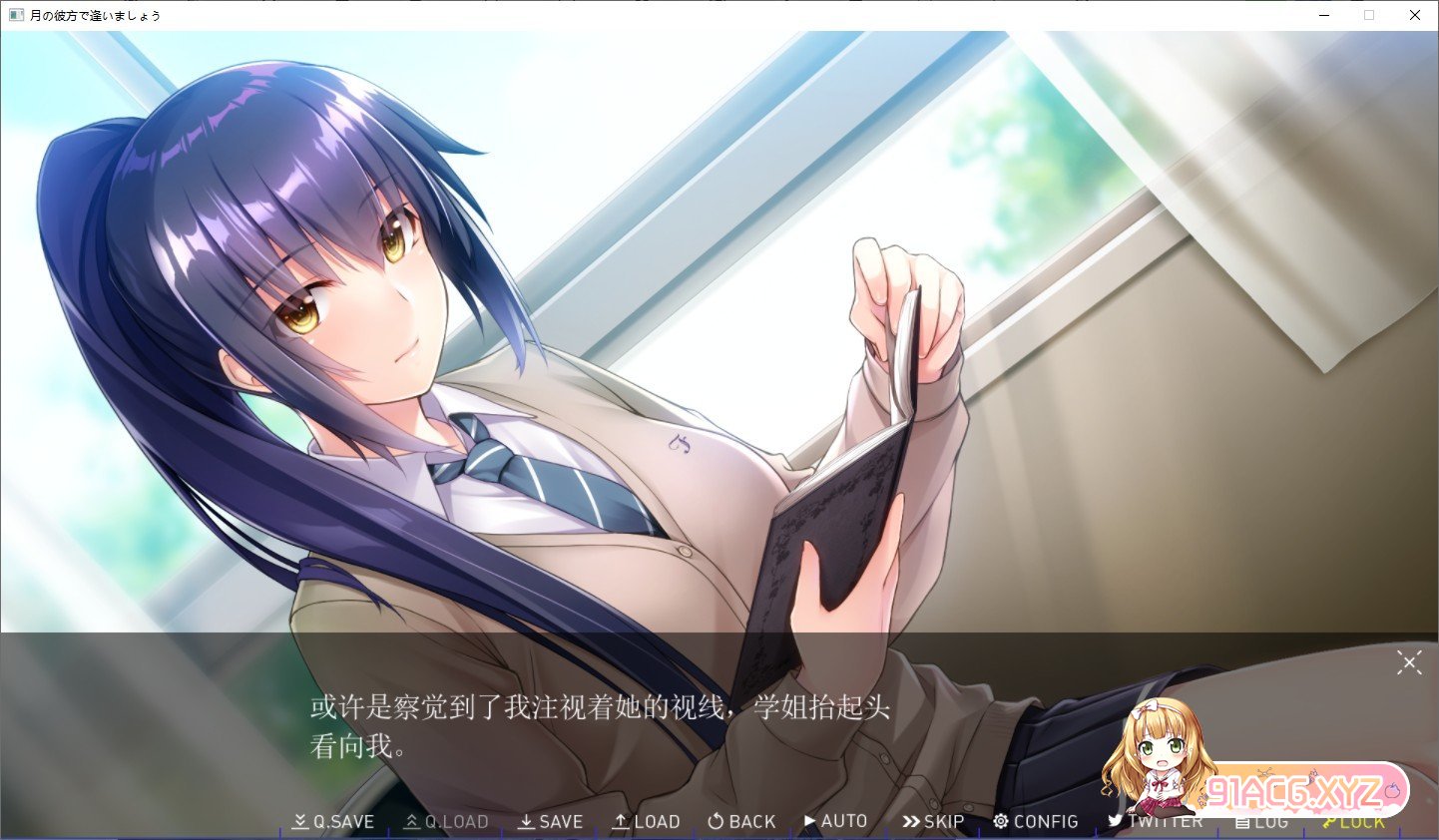Open the CONFIG settings gear icon
The image size is (1439, 840).
point(1000,821)
